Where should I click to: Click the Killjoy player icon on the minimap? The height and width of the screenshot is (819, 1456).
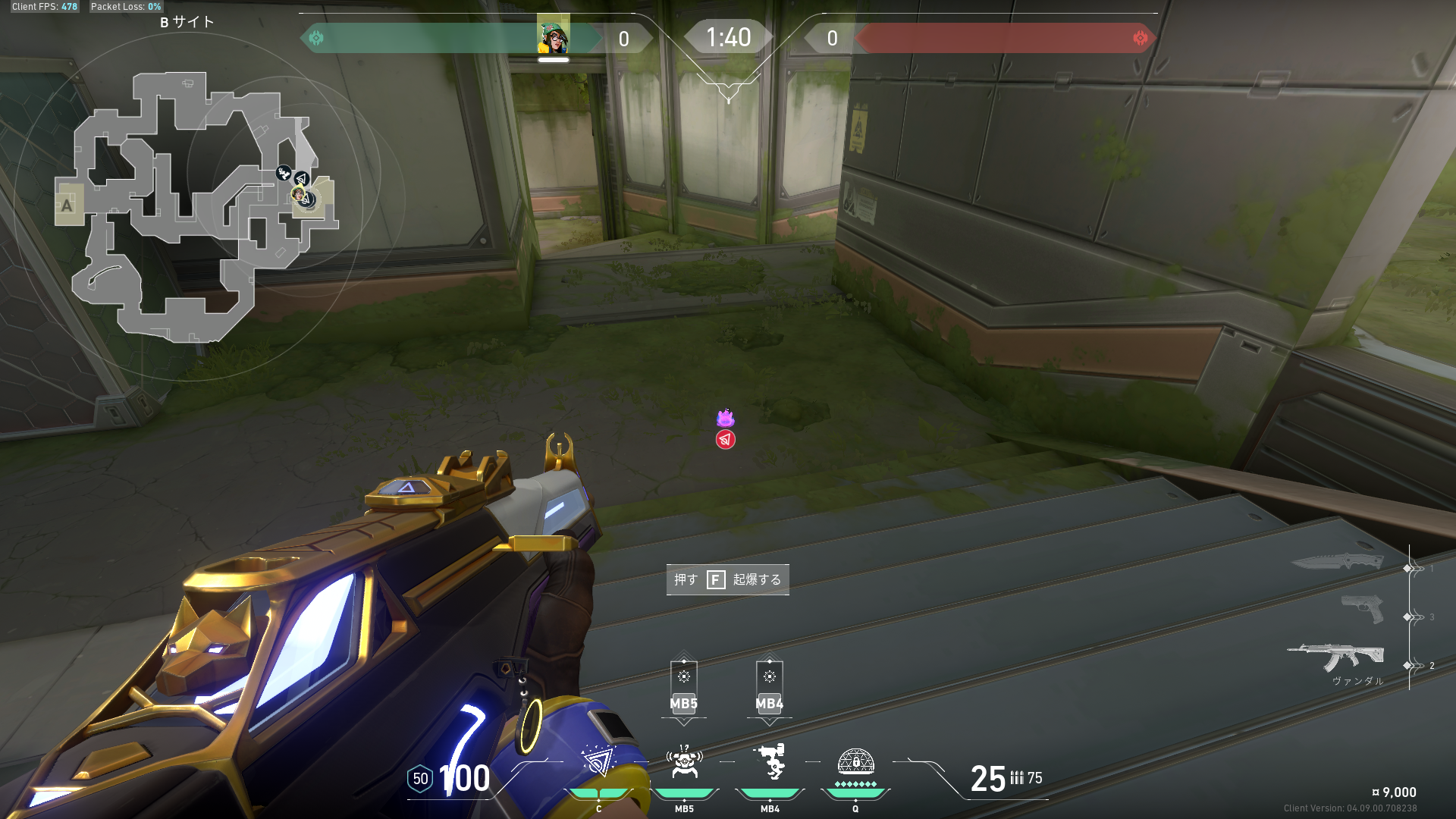[x=300, y=196]
